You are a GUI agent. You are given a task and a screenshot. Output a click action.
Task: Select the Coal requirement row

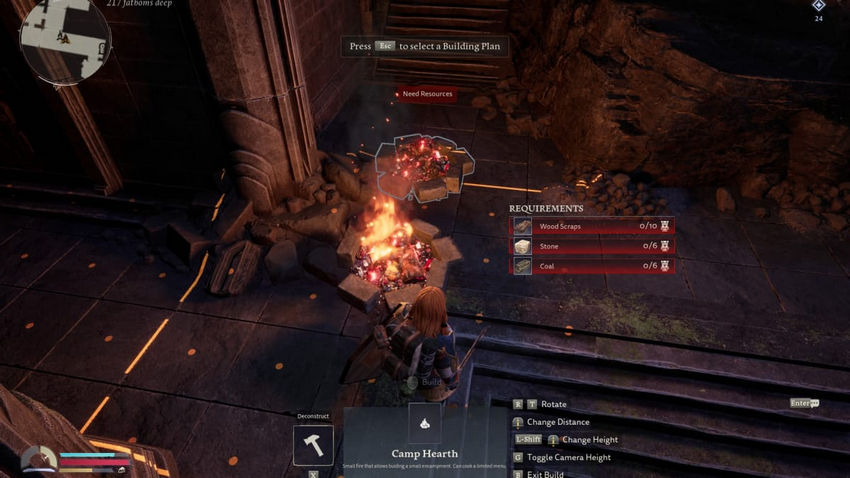[x=593, y=265]
